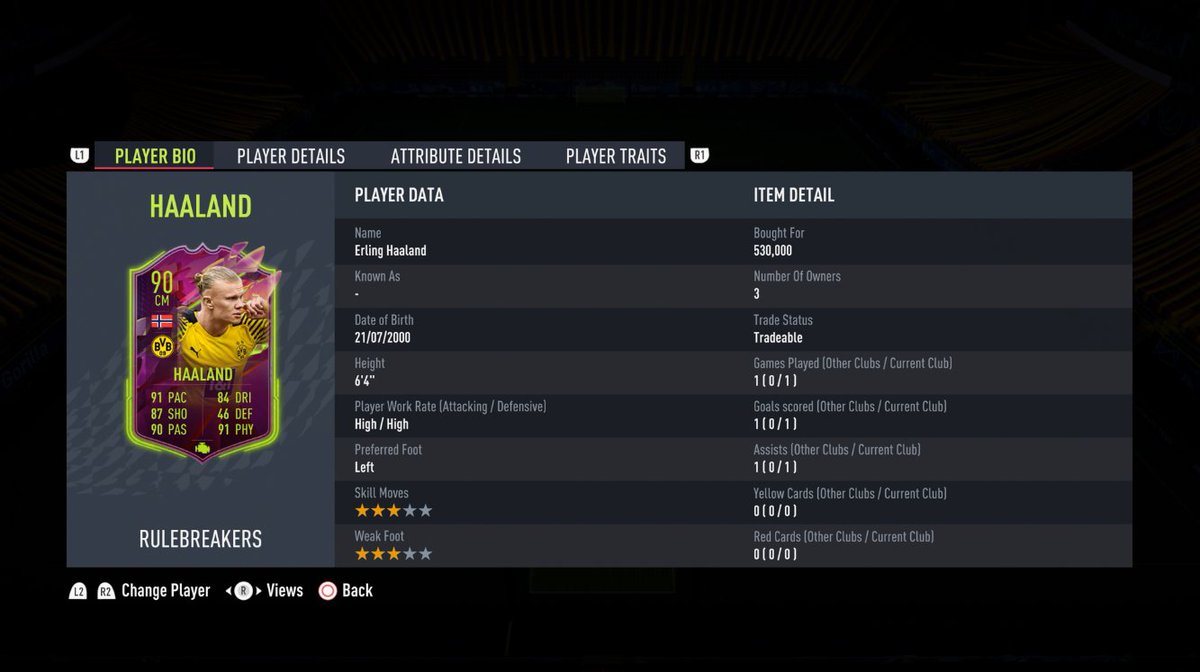Viewport: 1200px width, 672px height.
Task: Select the Player Traits tab
Action: 615,156
